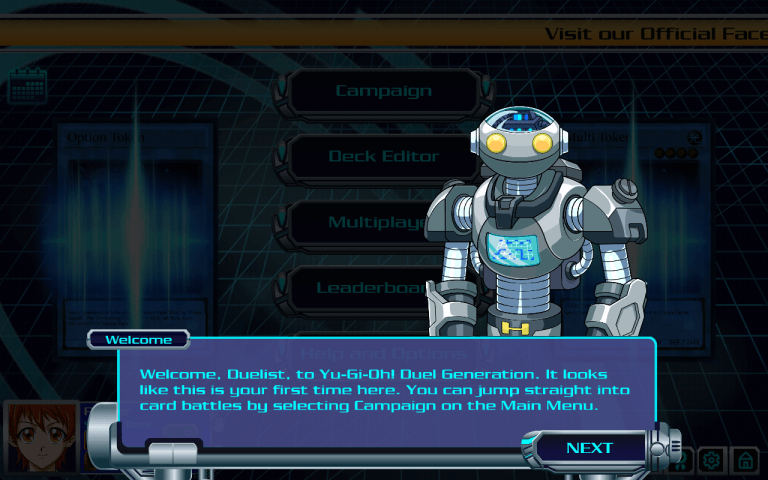Open the Campaign menu entry
The width and height of the screenshot is (768, 480).
(383, 91)
